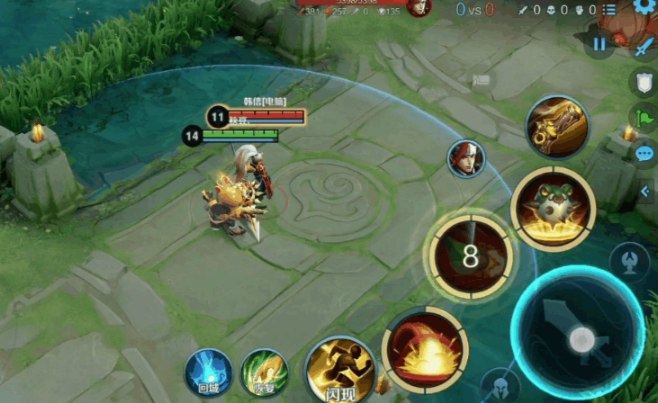Send the sword attack signal
658x403 pixels.
tap(643, 45)
